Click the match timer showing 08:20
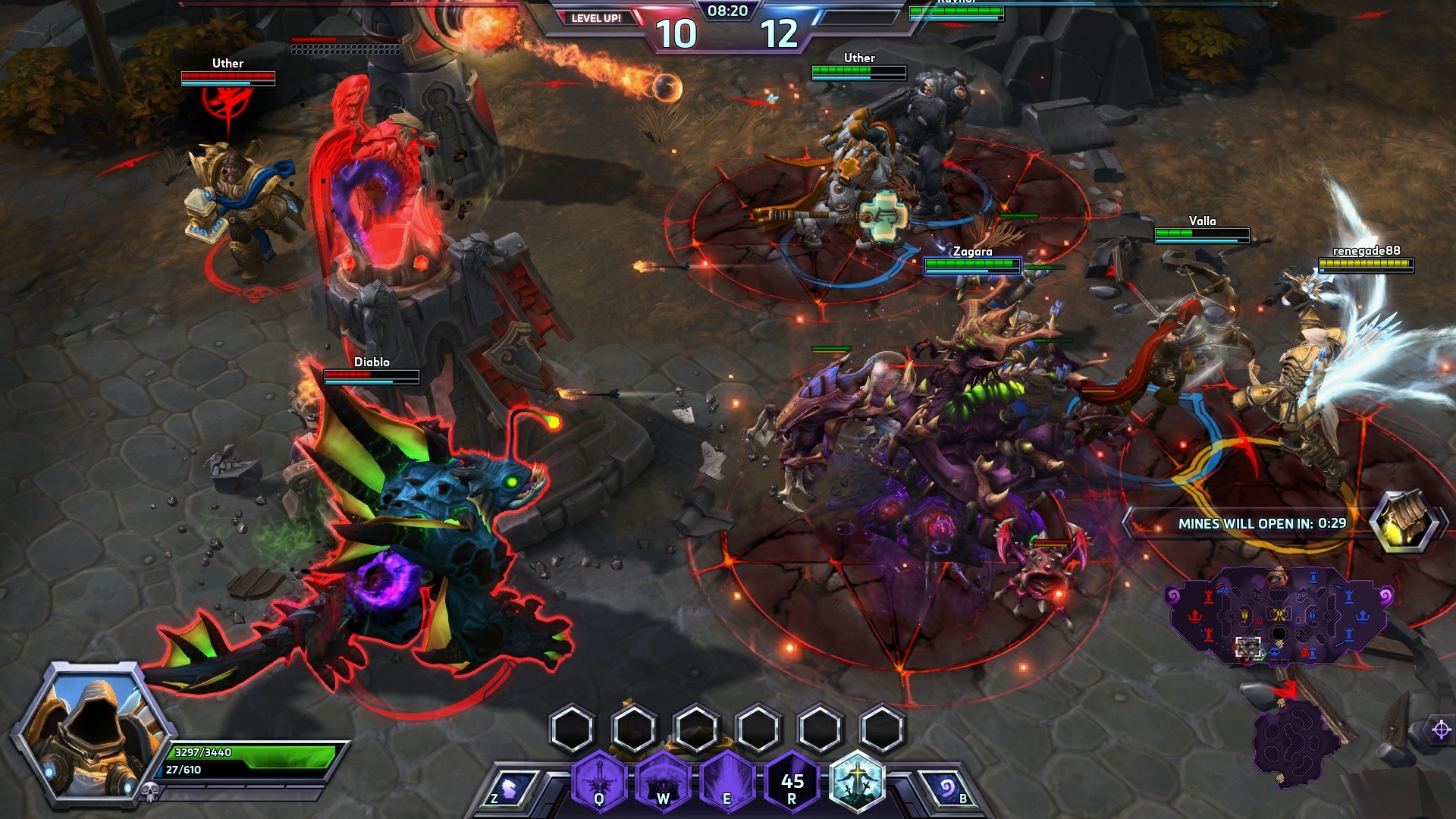 point(727,11)
